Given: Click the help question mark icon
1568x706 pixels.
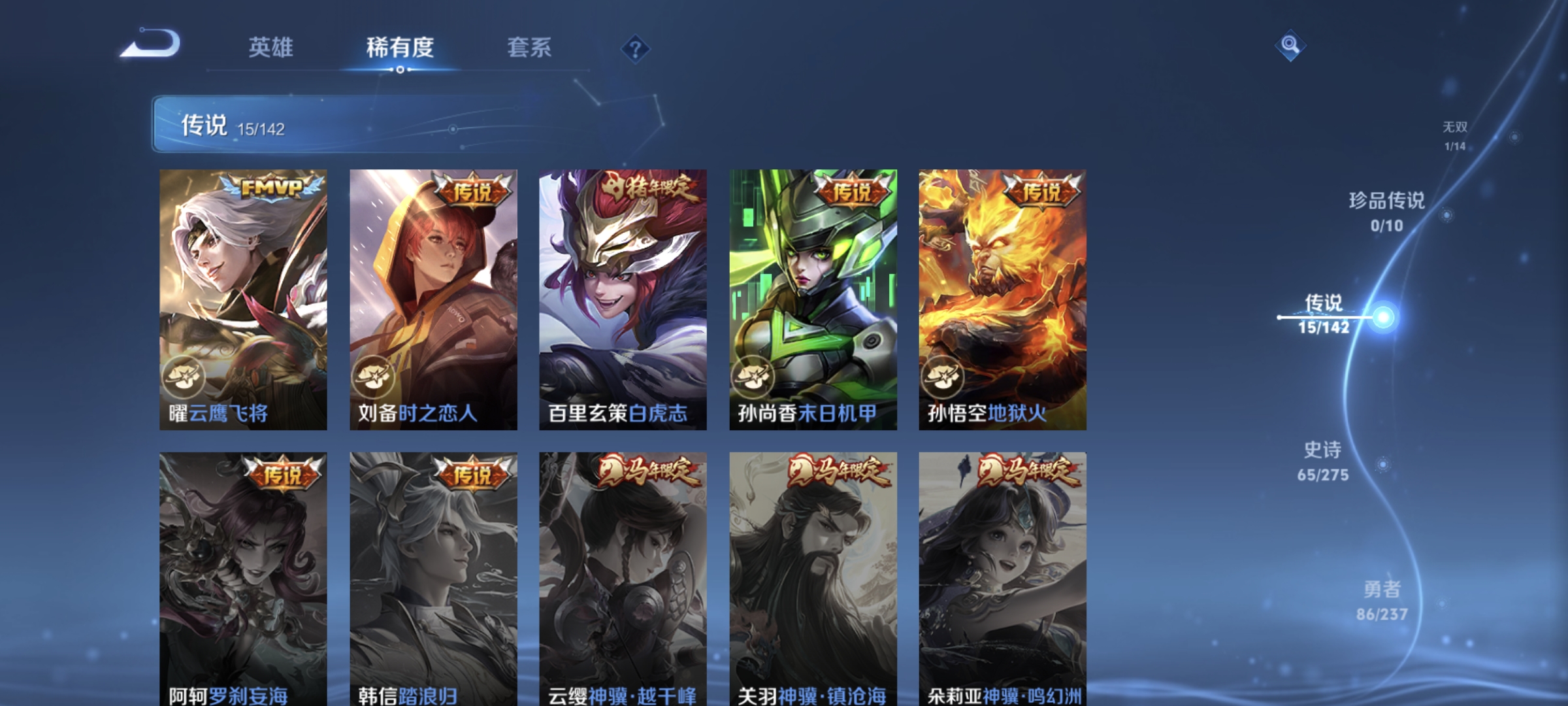Looking at the screenshot, I should pos(634,49).
